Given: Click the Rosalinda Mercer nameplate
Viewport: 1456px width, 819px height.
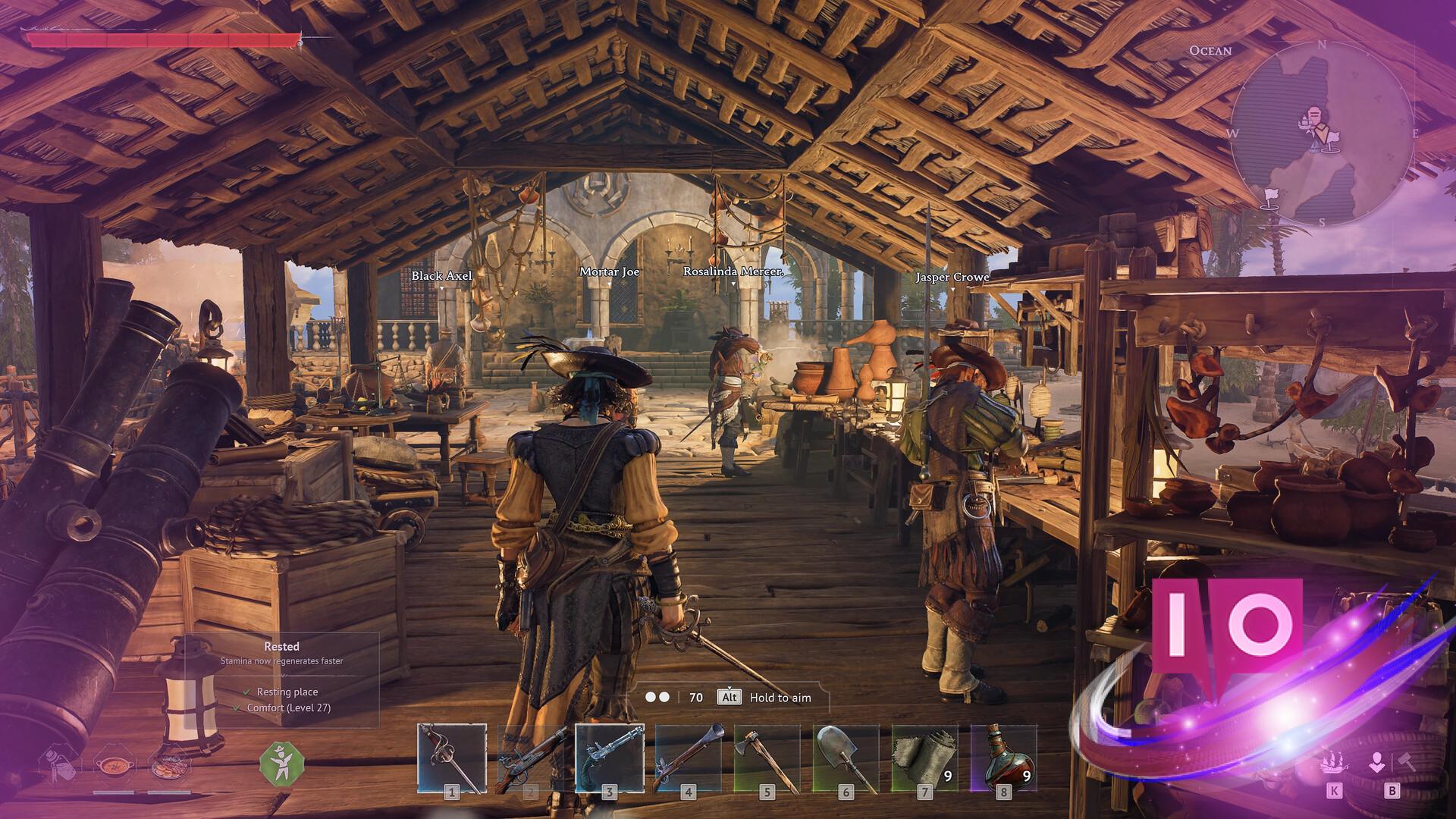Looking at the screenshot, I should point(732,271).
